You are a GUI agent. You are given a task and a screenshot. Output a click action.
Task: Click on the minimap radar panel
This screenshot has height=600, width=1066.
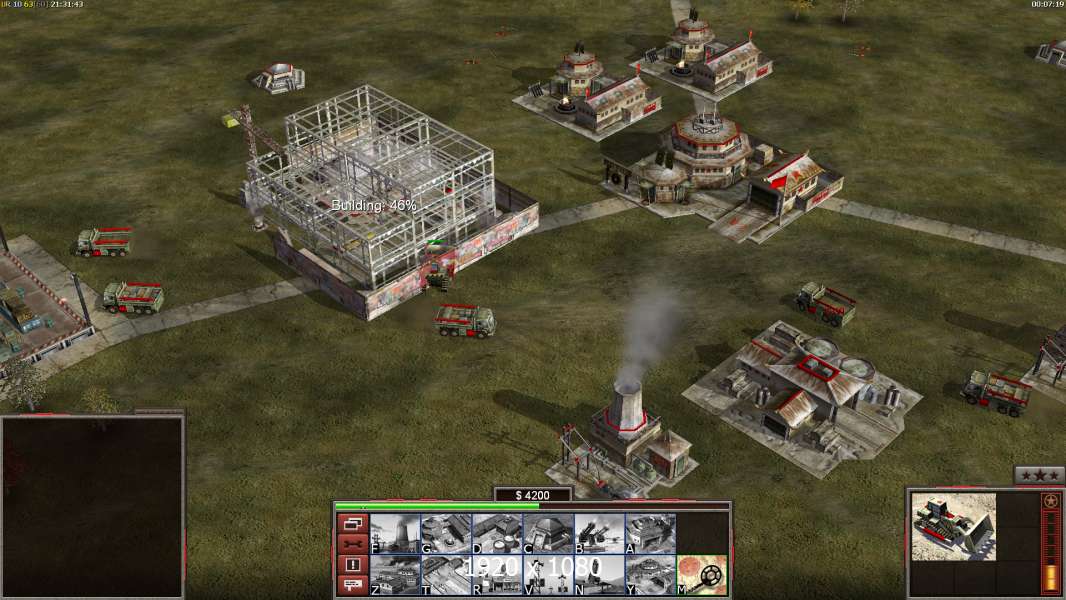click(92, 507)
